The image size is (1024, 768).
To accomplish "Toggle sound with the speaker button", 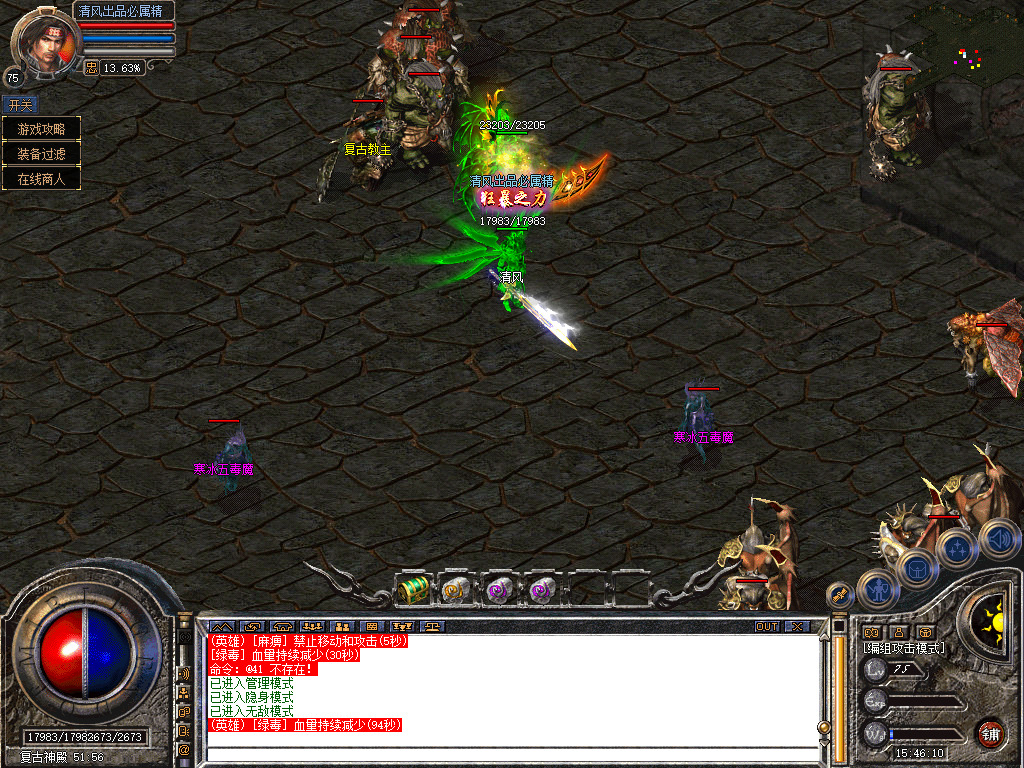I will (x=999, y=538).
